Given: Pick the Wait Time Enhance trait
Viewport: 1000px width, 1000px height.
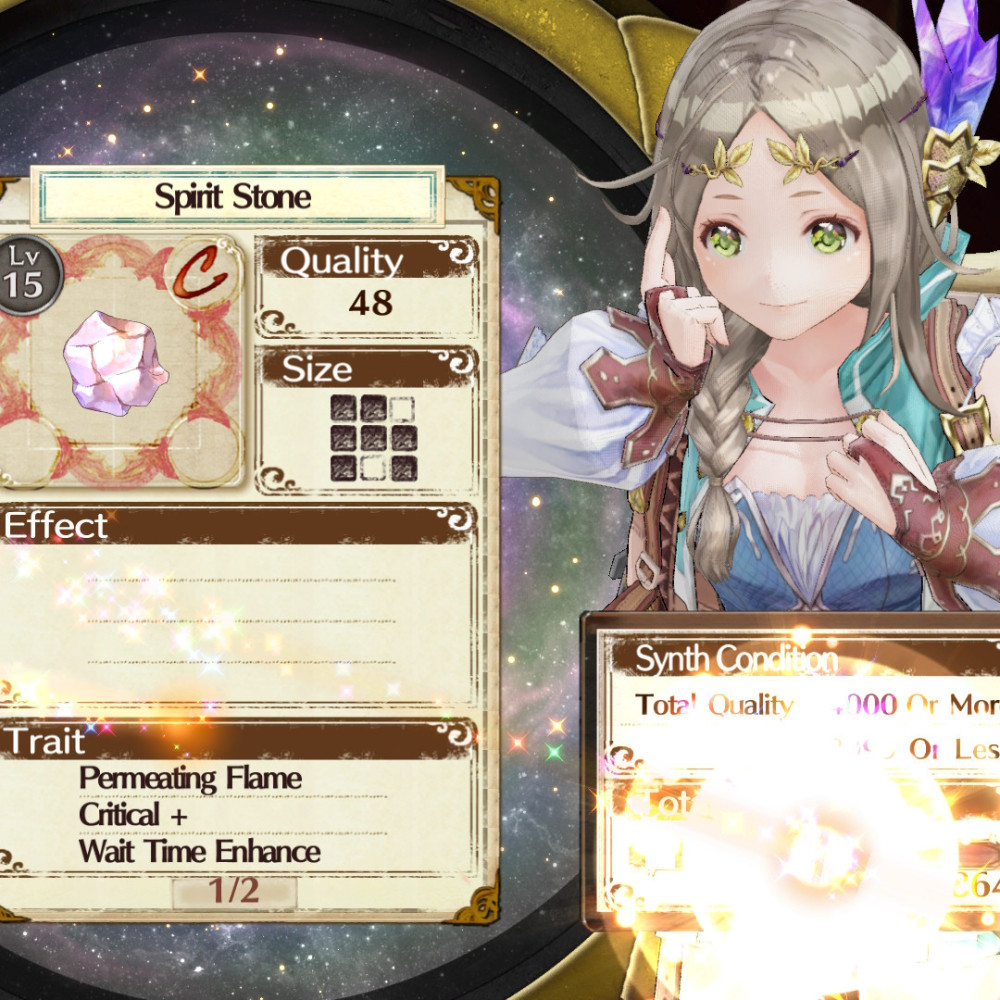Looking at the screenshot, I should point(200,852).
